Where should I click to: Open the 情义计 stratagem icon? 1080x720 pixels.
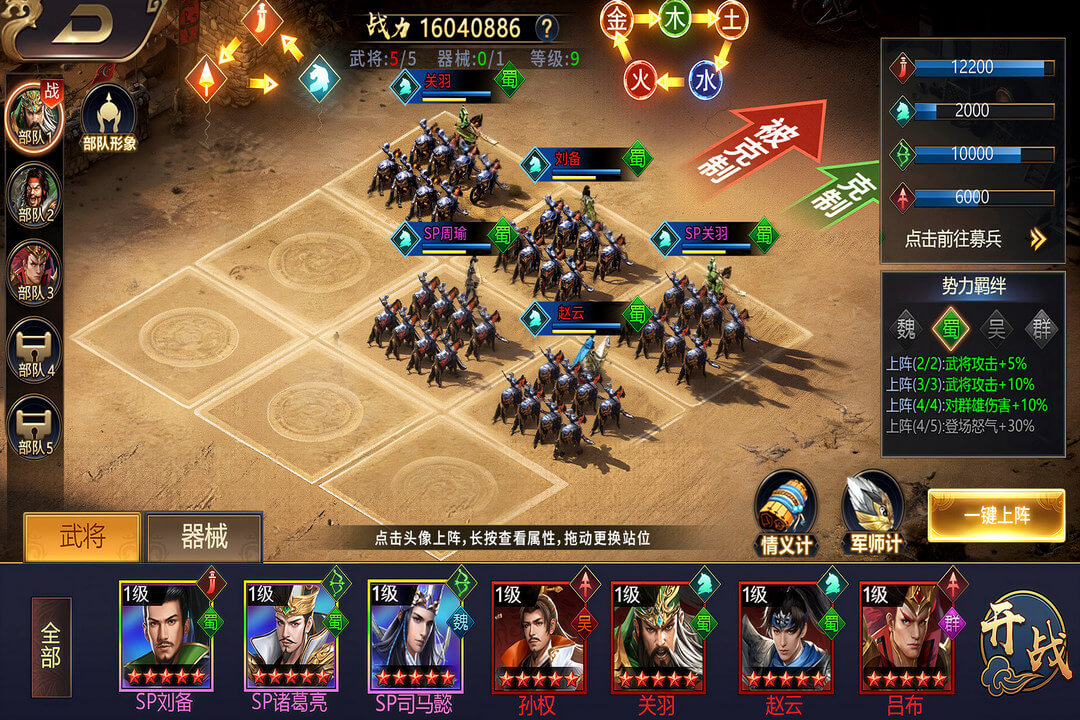[x=785, y=512]
